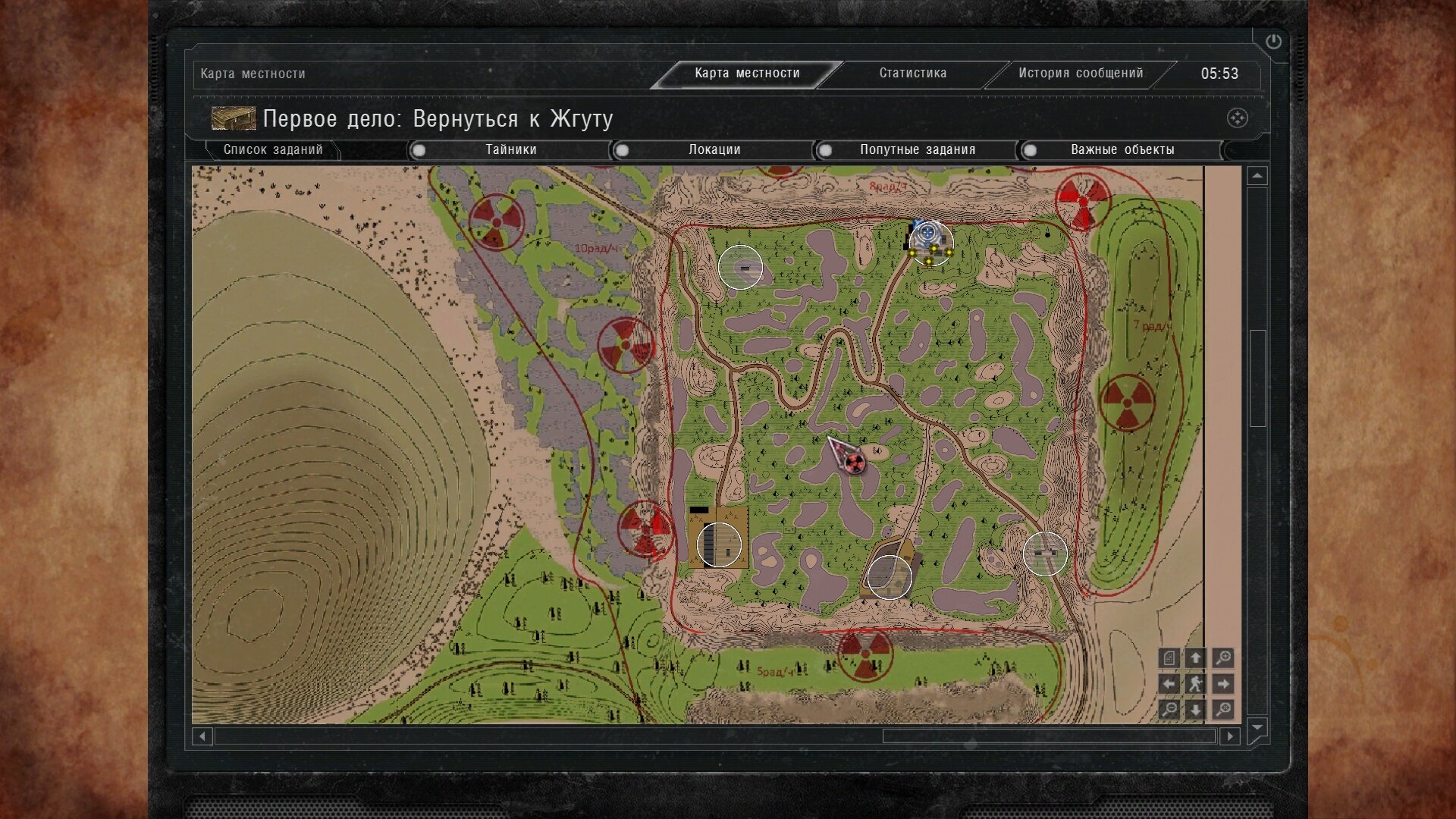Image resolution: width=1456 pixels, height=819 pixels.
Task: Open the map legend document button
Action: pos(1169,658)
